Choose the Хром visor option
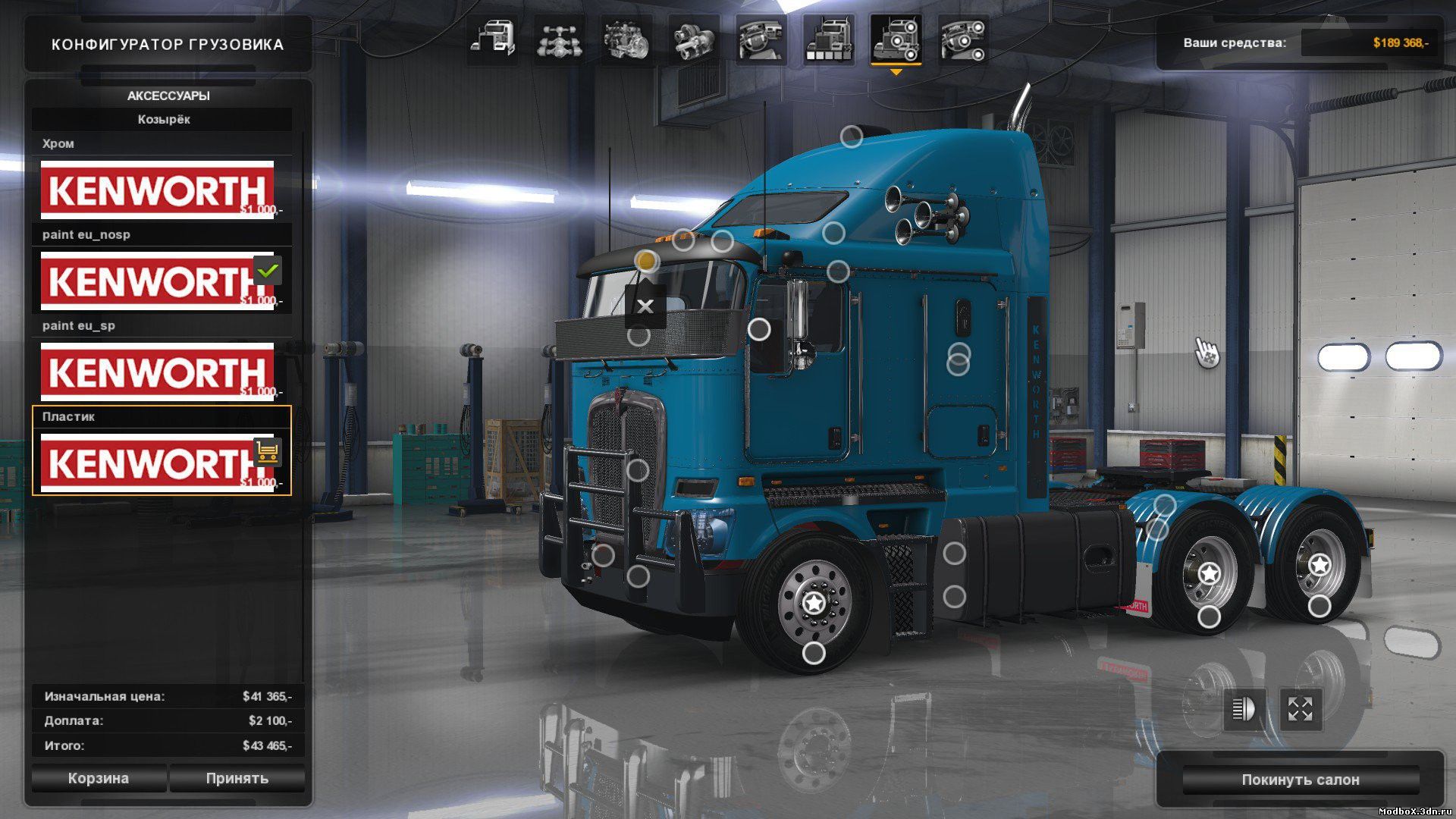The height and width of the screenshot is (819, 1456). point(157,189)
